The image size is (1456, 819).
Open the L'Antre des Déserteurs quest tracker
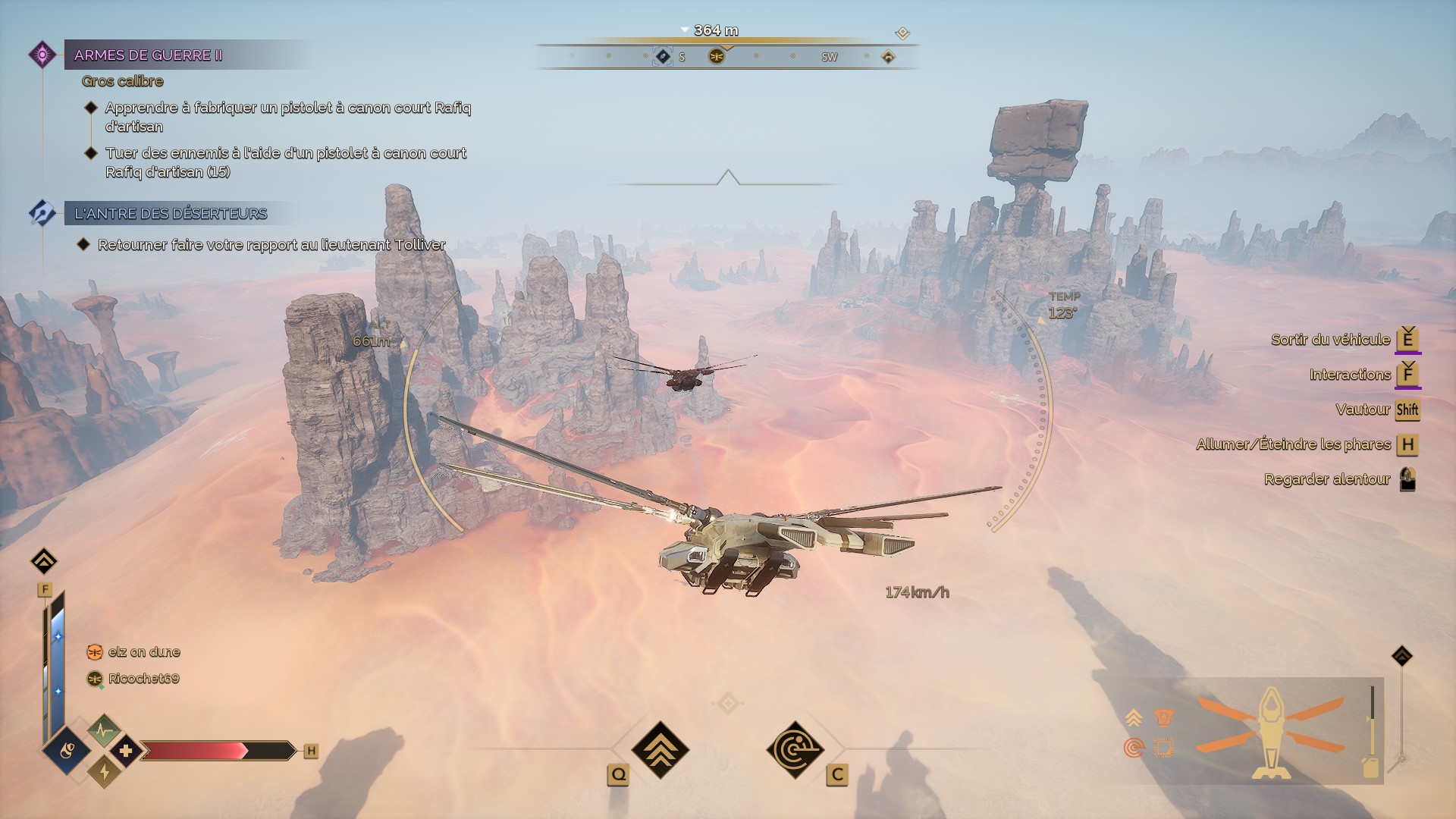tap(171, 214)
